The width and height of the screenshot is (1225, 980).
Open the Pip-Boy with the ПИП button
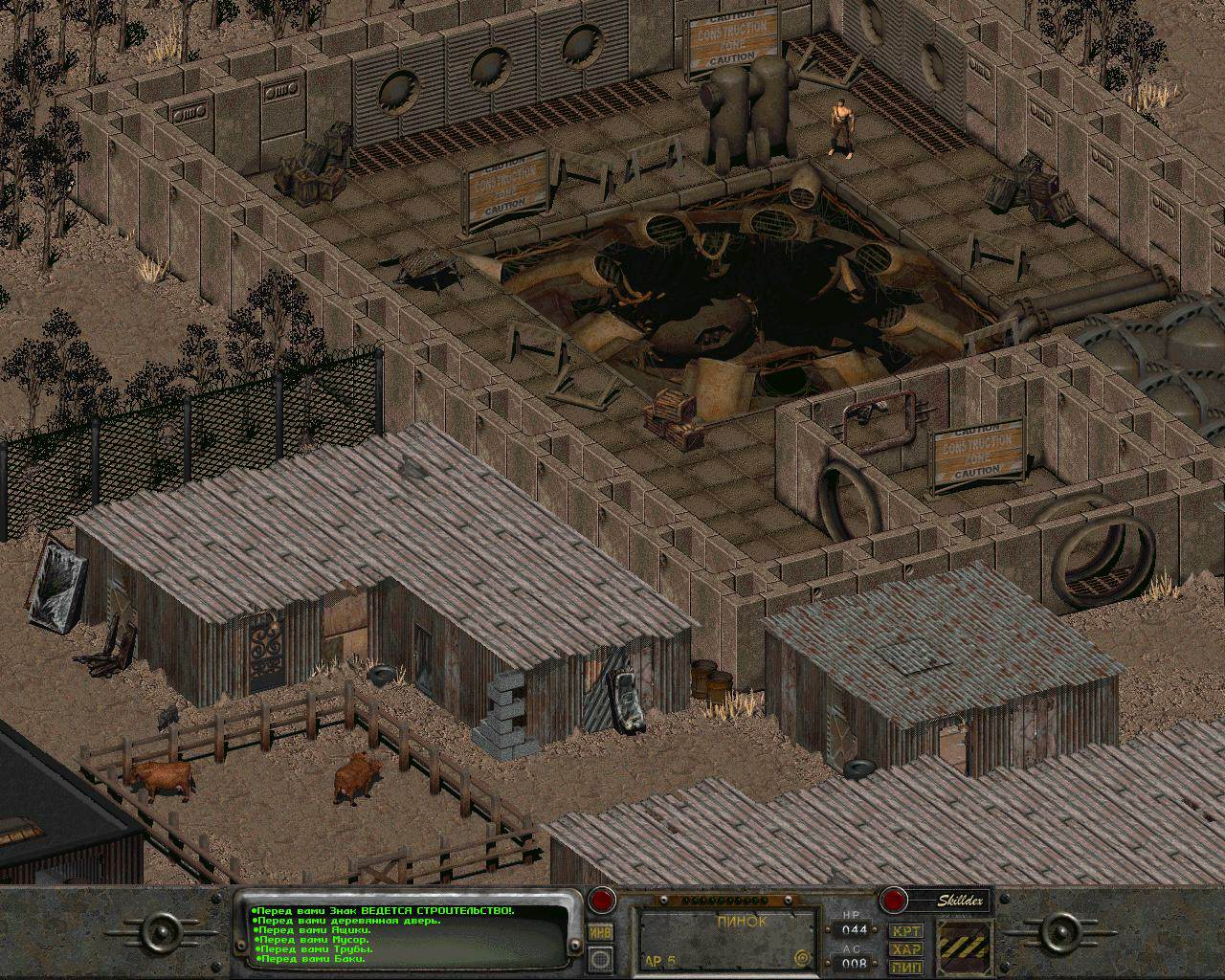point(905,966)
